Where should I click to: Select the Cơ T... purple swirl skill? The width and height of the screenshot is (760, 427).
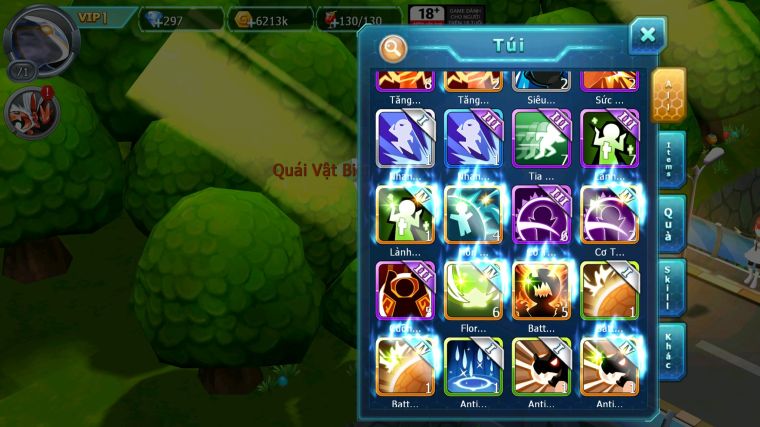pos(609,214)
